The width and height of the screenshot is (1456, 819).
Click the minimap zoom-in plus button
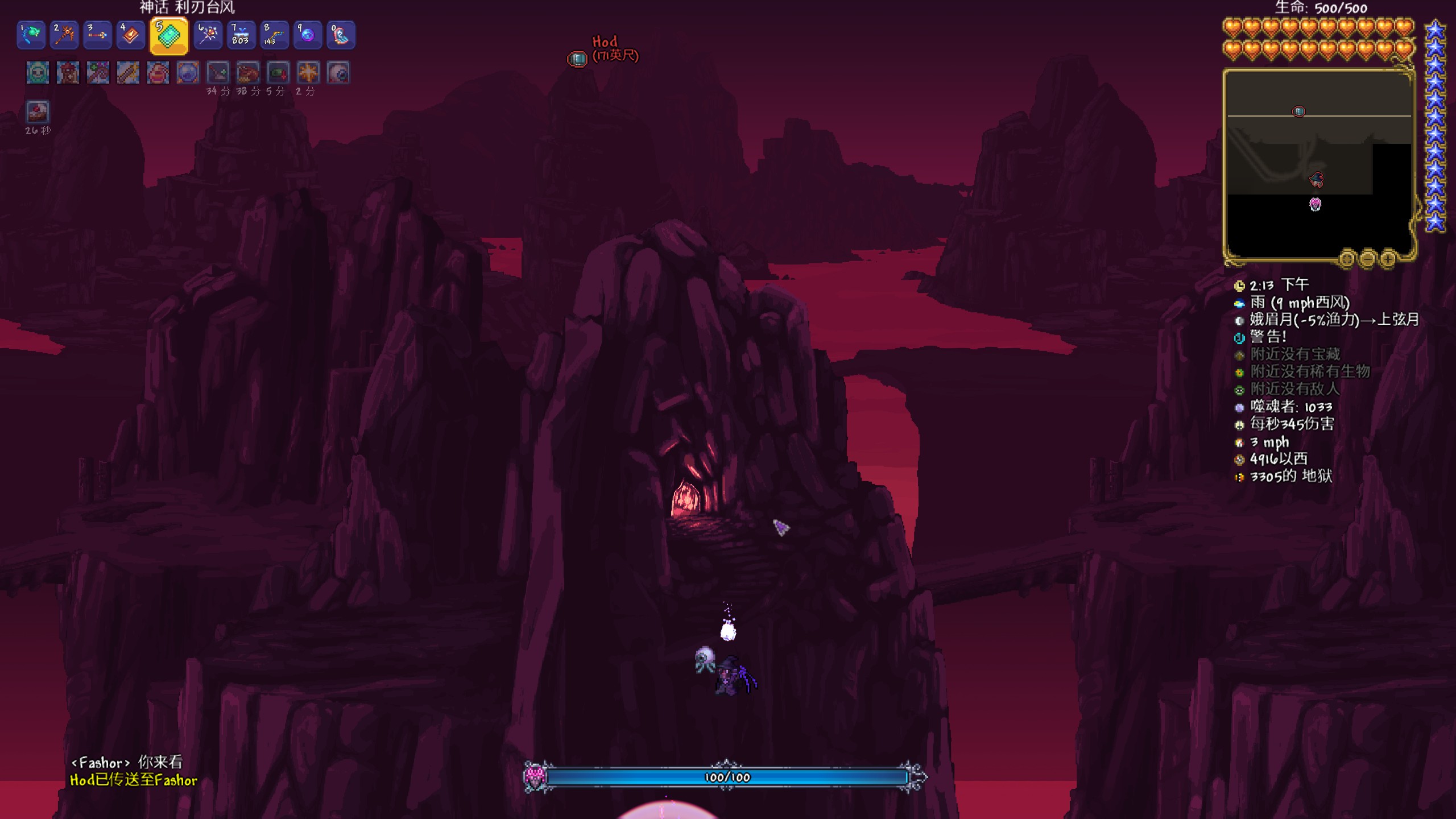(1388, 259)
